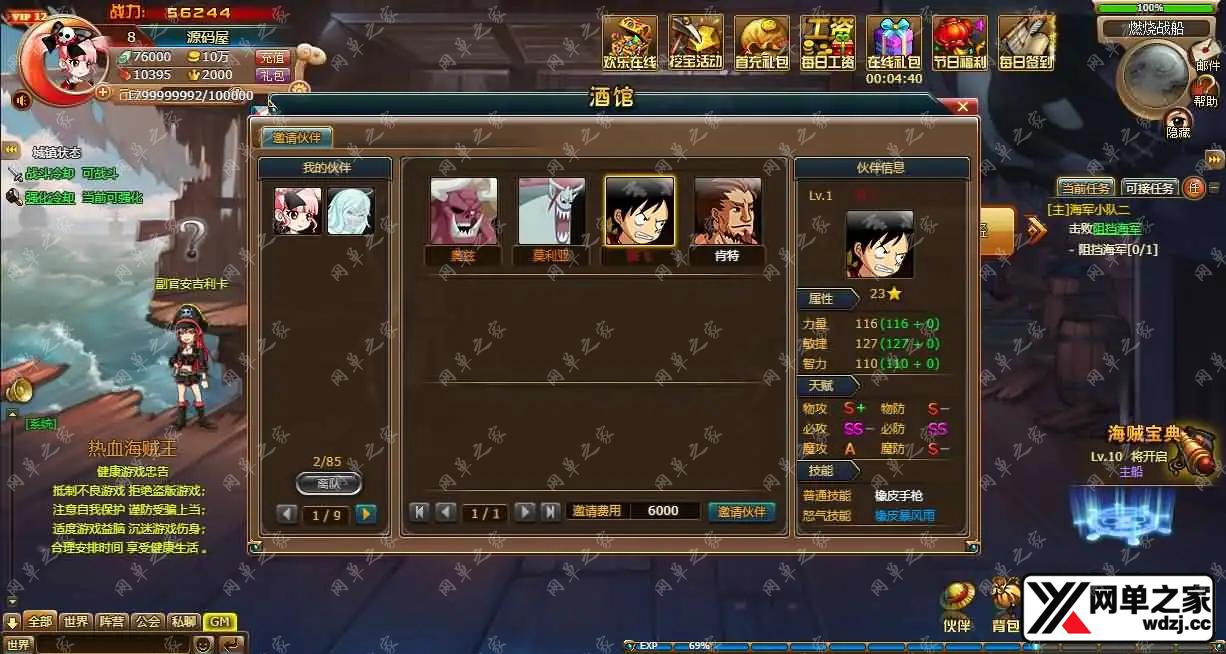Go to next page of my partners

[366, 514]
